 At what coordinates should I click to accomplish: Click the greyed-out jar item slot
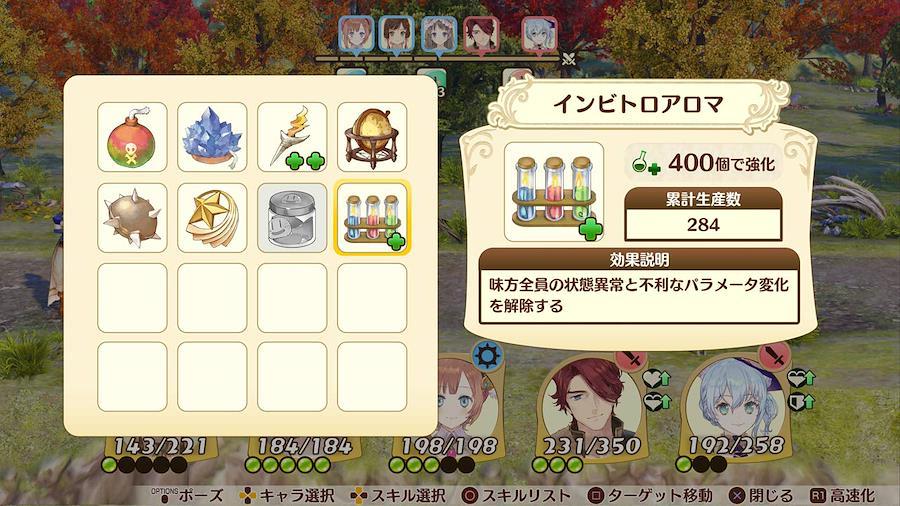[292, 217]
